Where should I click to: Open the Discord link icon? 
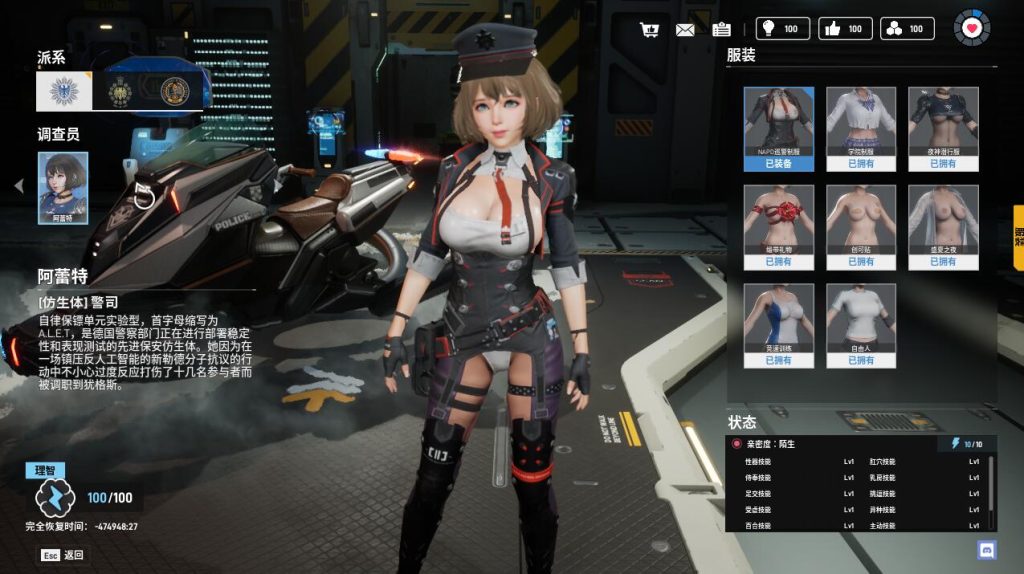pos(986,549)
